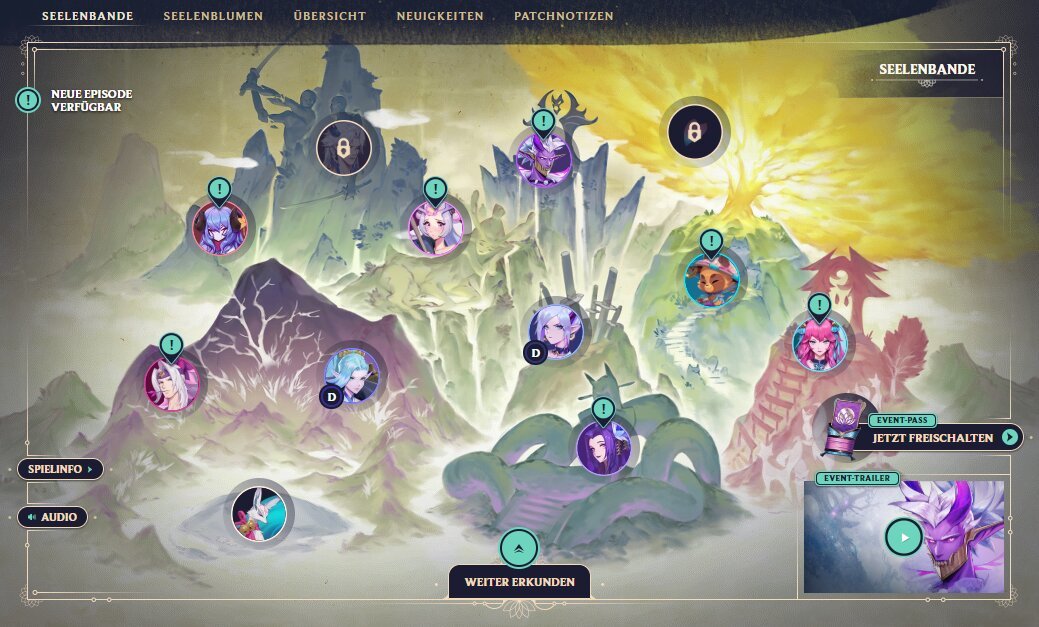The height and width of the screenshot is (627, 1039).
Task: Select the silver-haired champion portrait marked D
Action: (x=555, y=331)
